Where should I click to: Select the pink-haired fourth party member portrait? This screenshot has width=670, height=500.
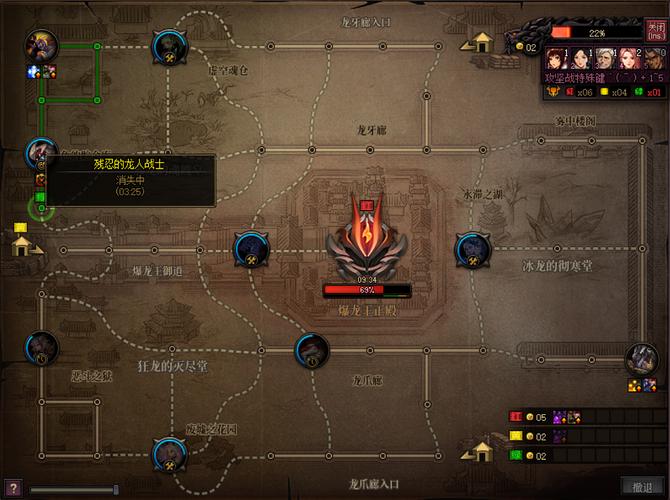tap(628, 57)
